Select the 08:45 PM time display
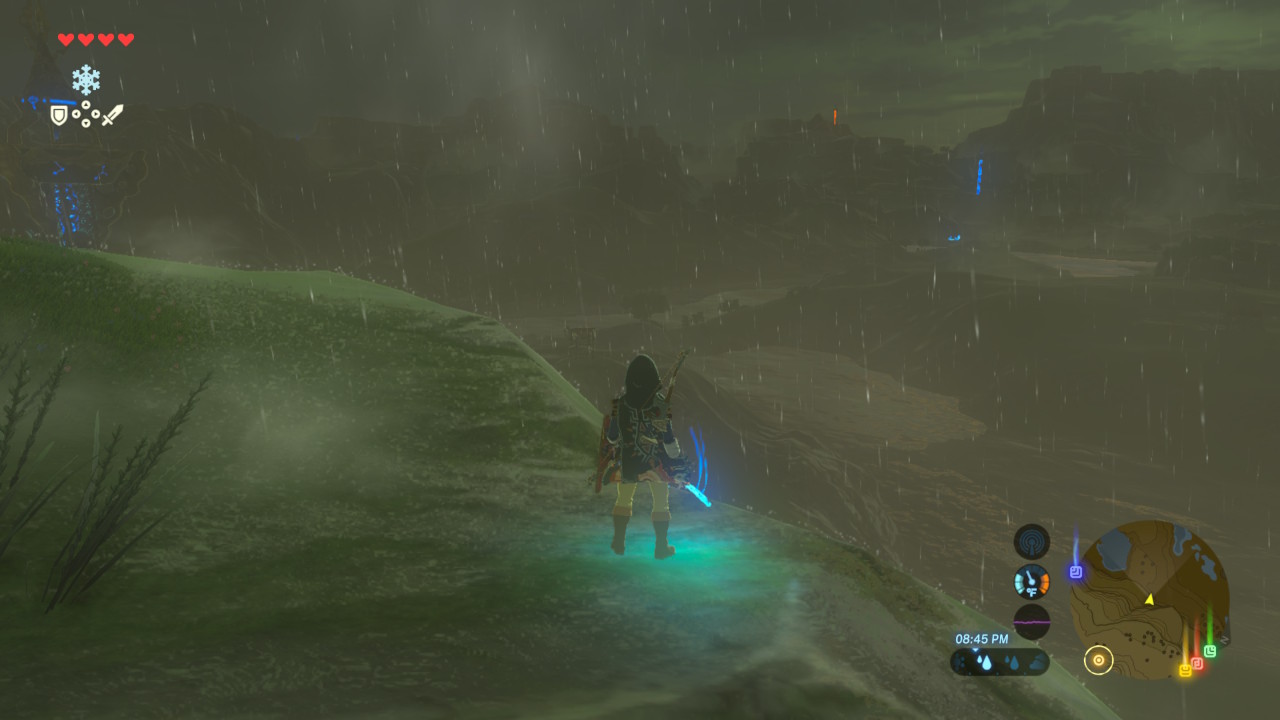Viewport: 1280px width, 720px height. (x=983, y=639)
